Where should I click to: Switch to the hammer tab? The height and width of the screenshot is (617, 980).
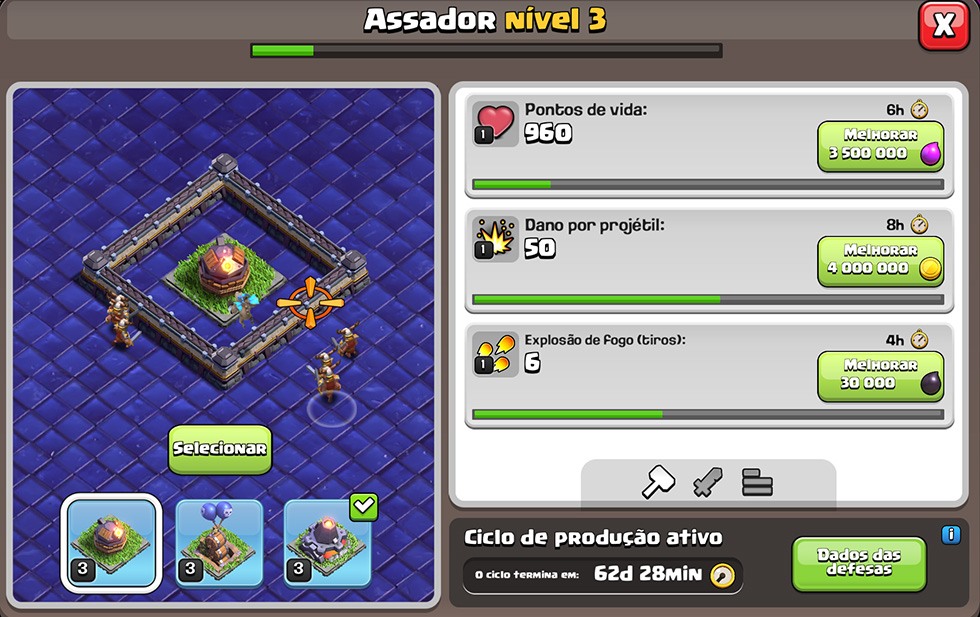[x=657, y=483]
